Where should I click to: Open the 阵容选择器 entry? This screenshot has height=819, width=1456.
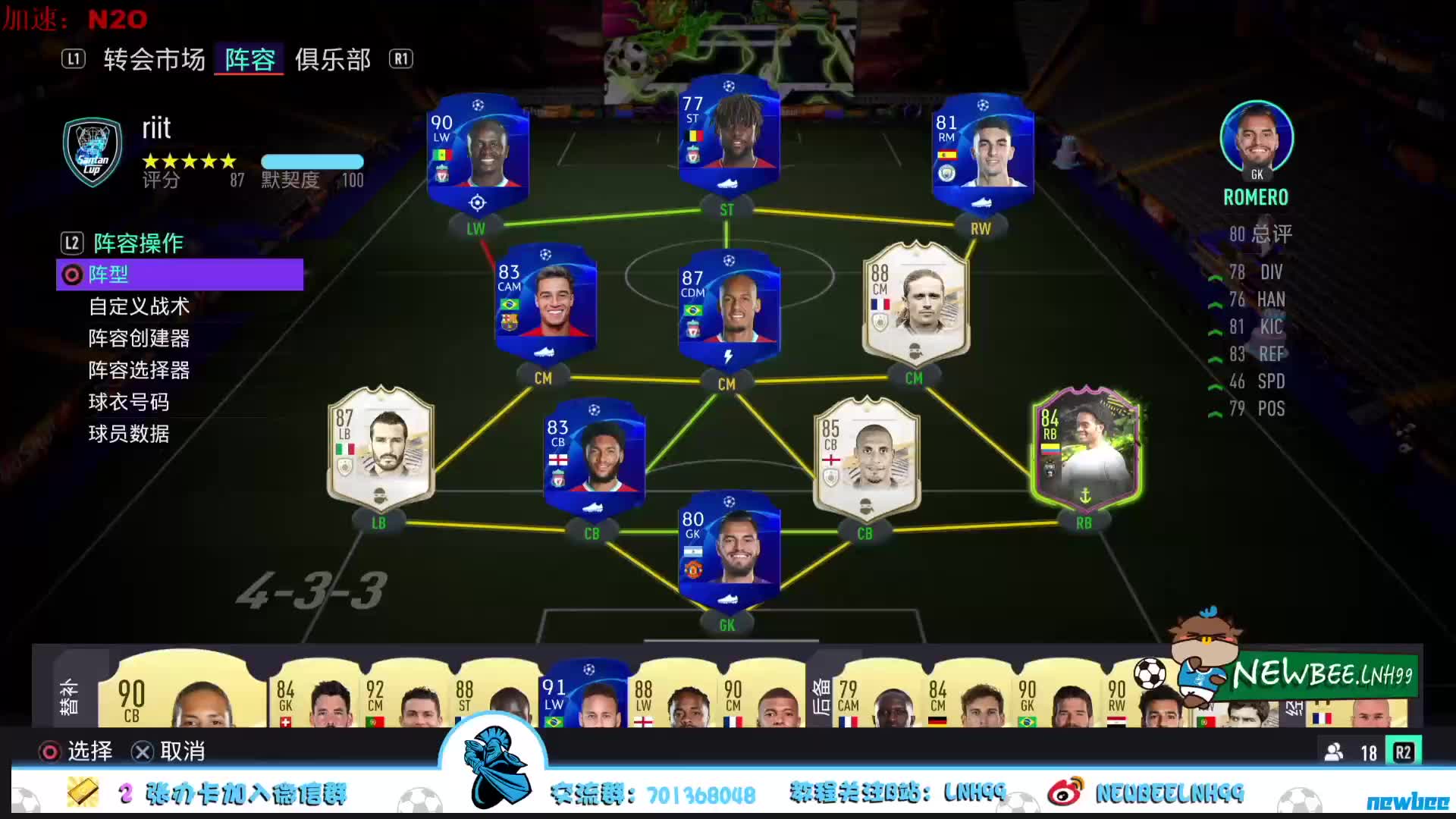pos(138,370)
